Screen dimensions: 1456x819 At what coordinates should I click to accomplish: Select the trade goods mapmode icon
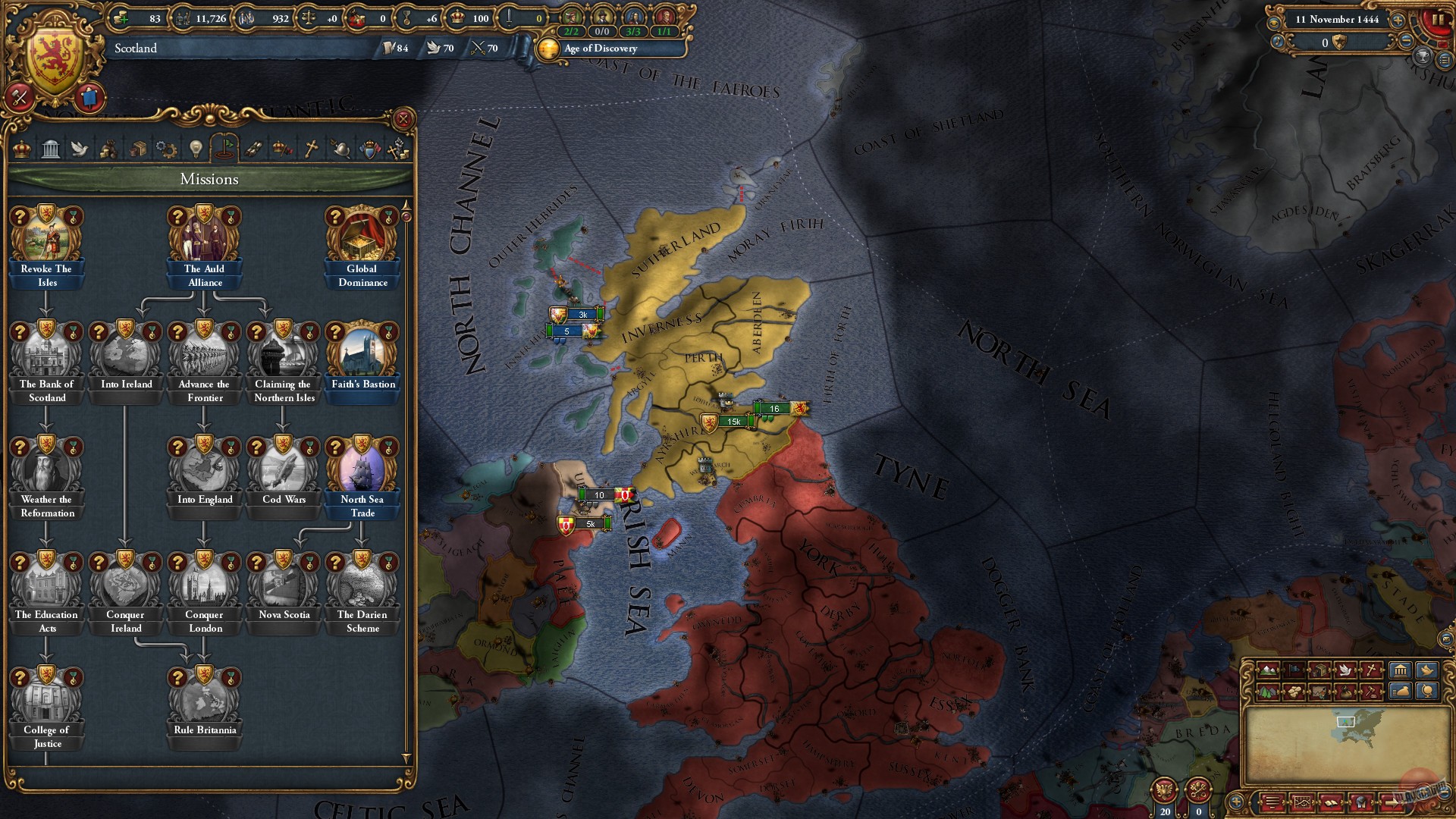(x=1321, y=670)
